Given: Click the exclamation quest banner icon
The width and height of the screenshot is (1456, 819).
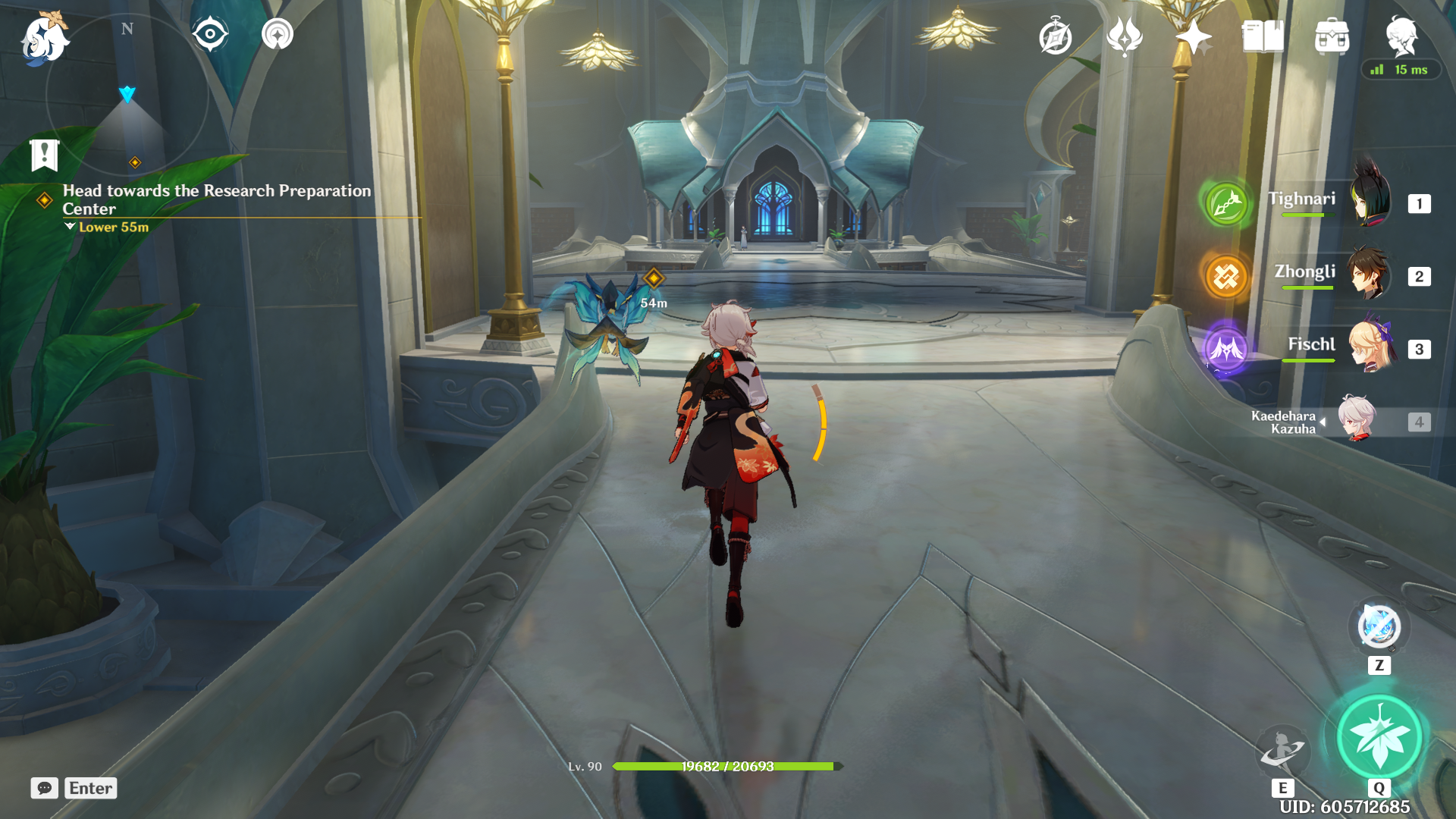Looking at the screenshot, I should pos(45,154).
